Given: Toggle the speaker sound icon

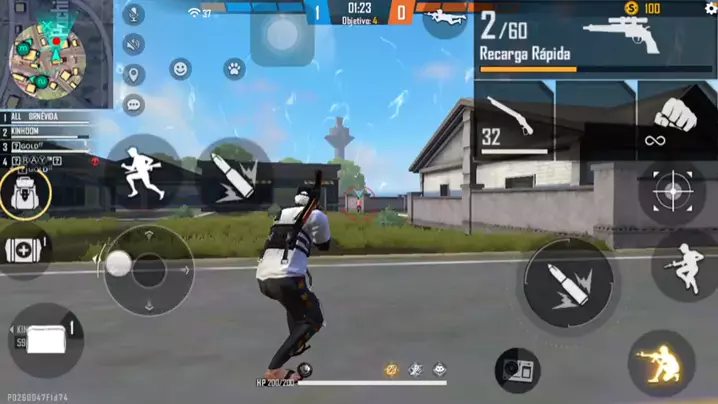Looking at the screenshot, I should point(134,45).
